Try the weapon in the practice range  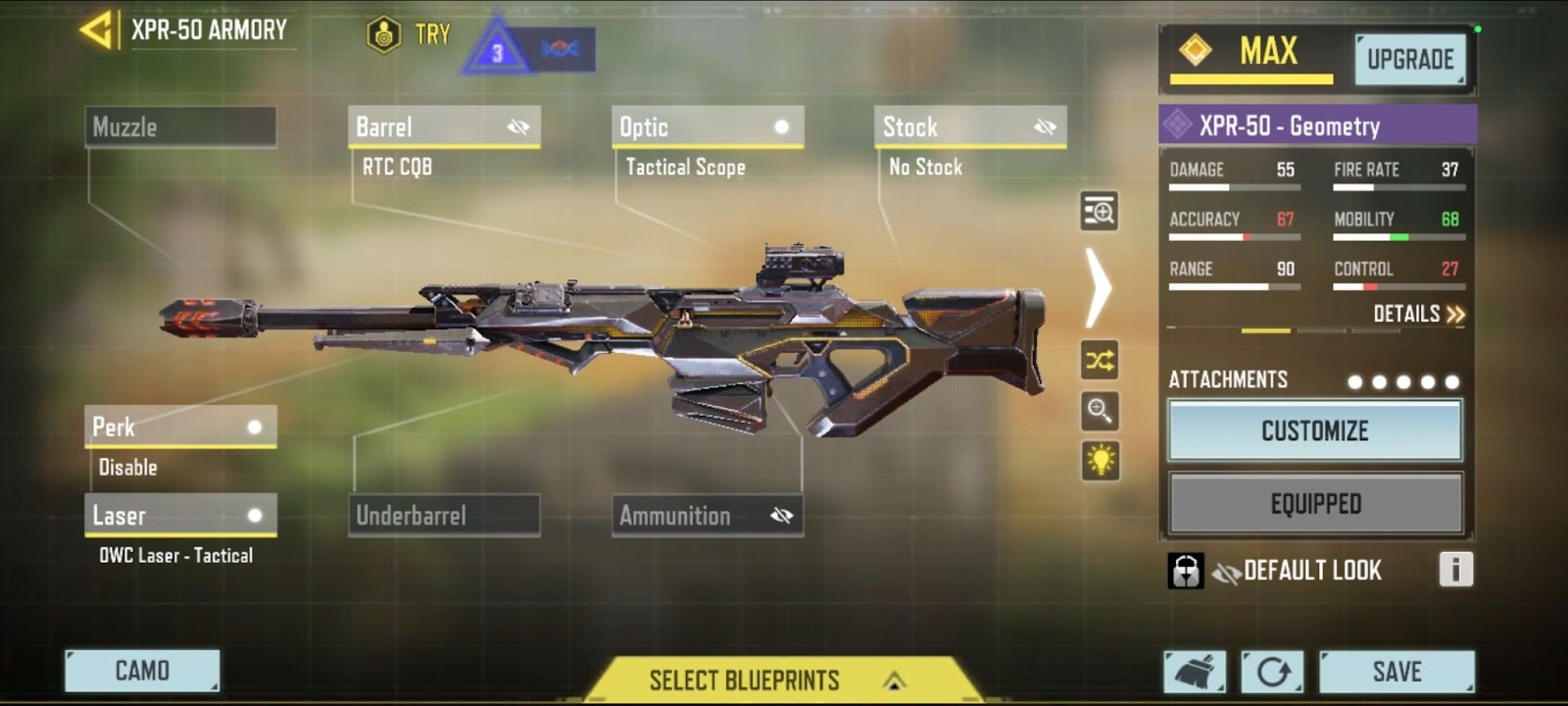pos(409,35)
